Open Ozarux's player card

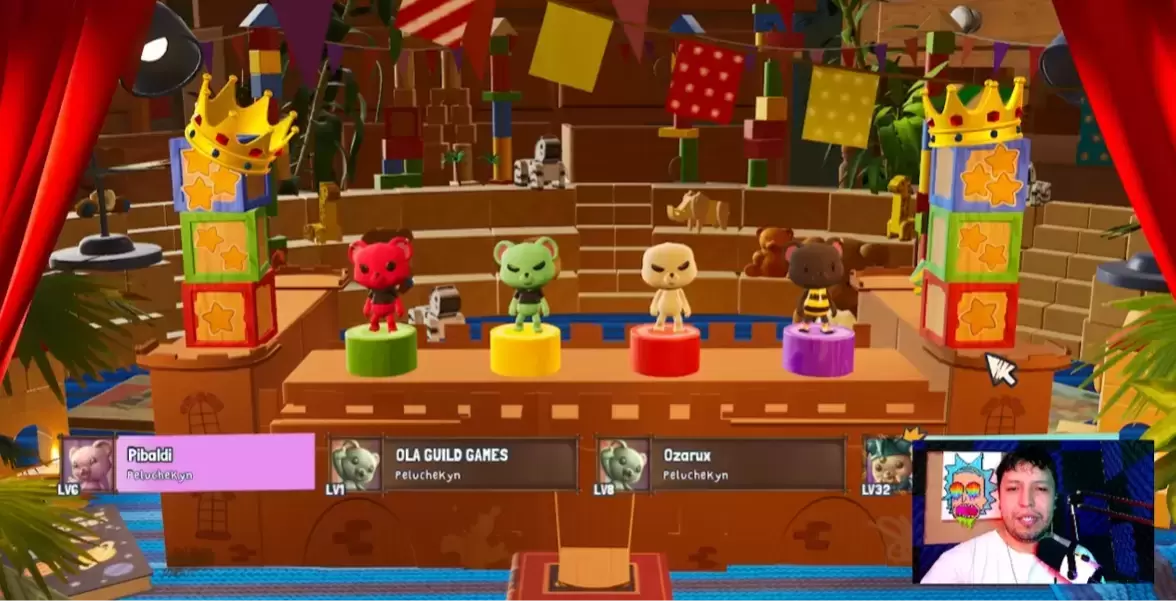pyautogui.click(x=746, y=464)
